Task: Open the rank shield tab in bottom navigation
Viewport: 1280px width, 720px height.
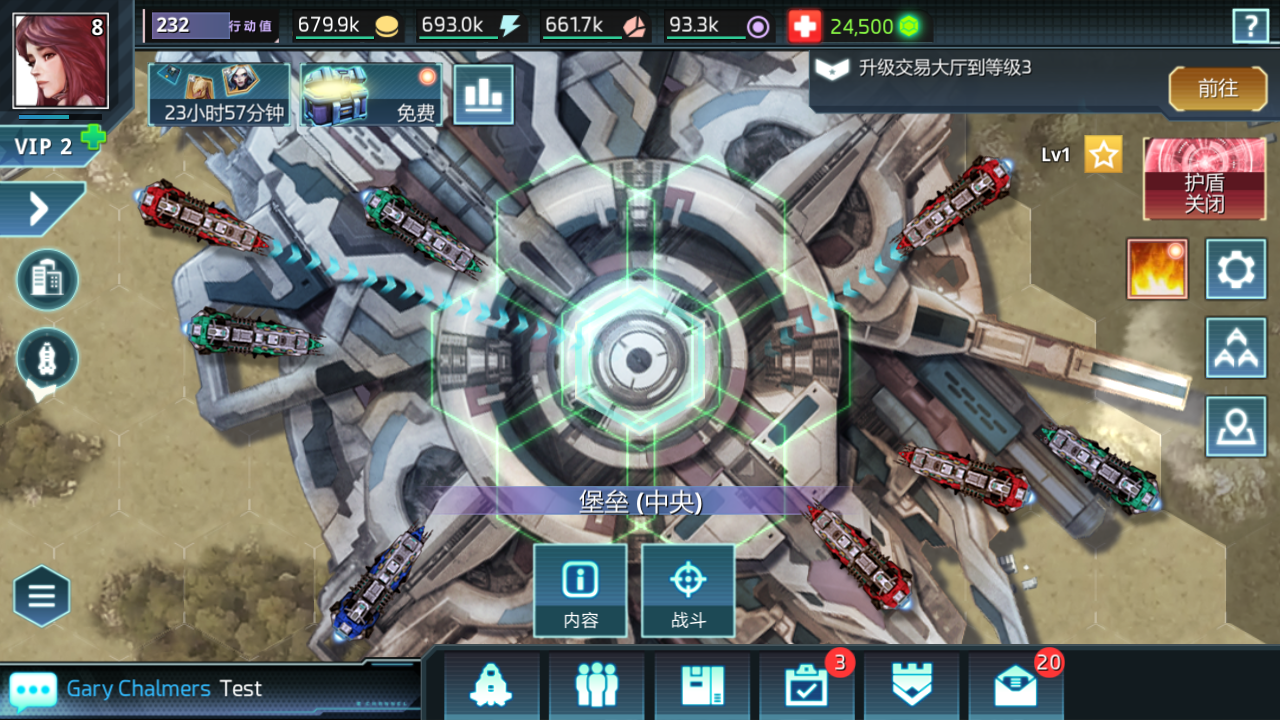Action: point(912,686)
